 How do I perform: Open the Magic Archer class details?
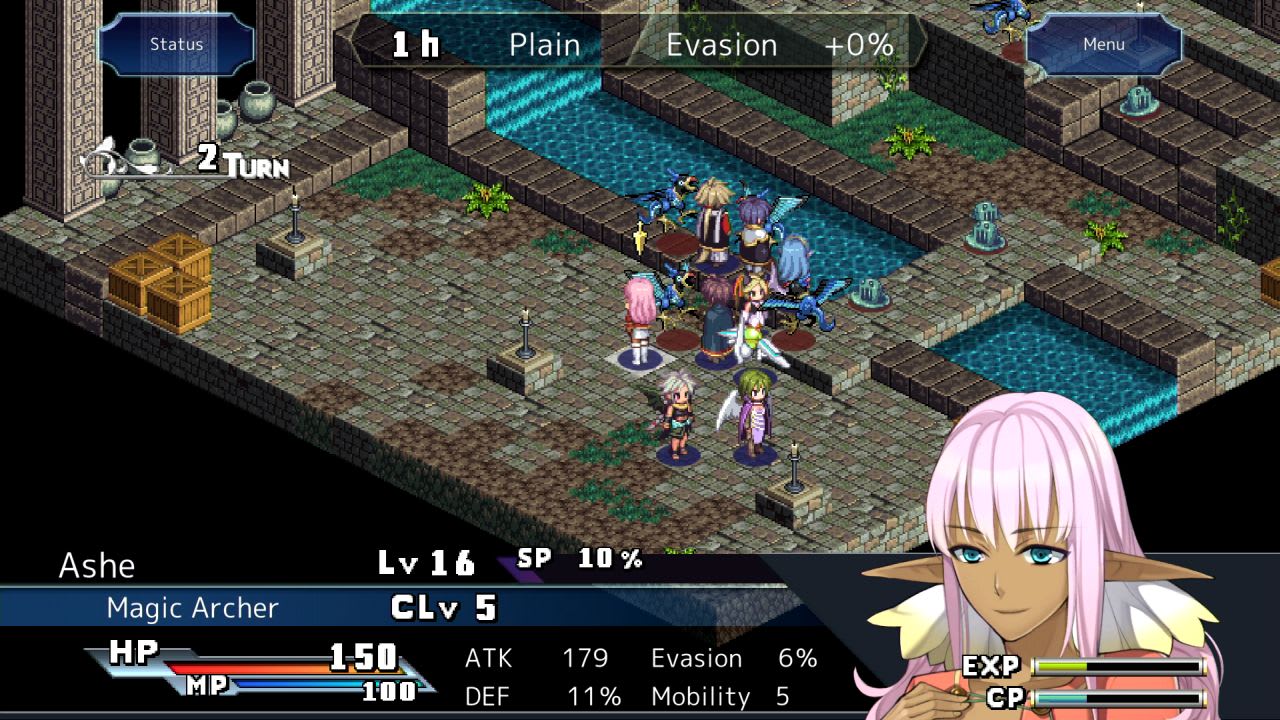click(x=190, y=608)
